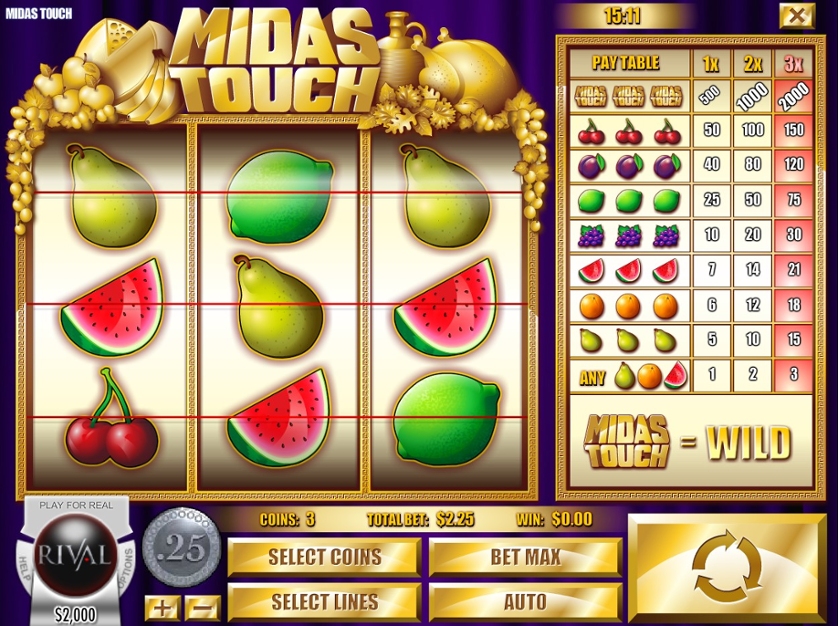Close the game with the X button
The image size is (838, 626).
coord(796,15)
